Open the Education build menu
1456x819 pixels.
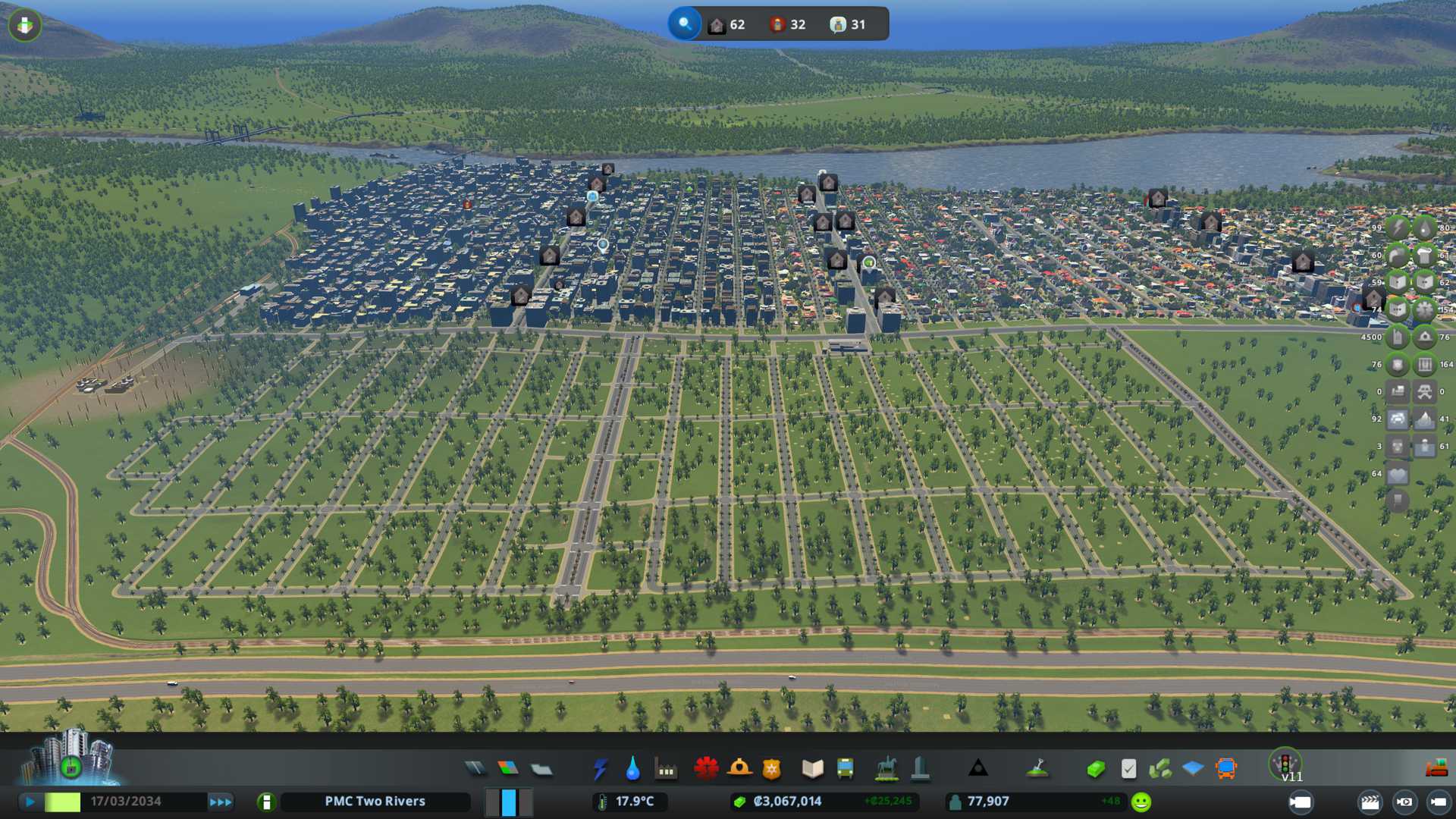pyautogui.click(x=812, y=769)
